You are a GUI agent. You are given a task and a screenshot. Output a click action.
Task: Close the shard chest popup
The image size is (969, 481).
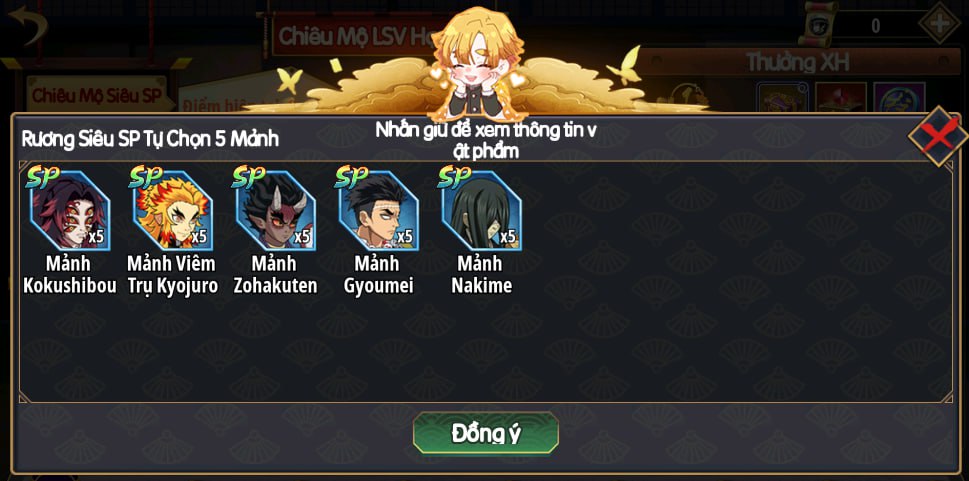tap(936, 135)
